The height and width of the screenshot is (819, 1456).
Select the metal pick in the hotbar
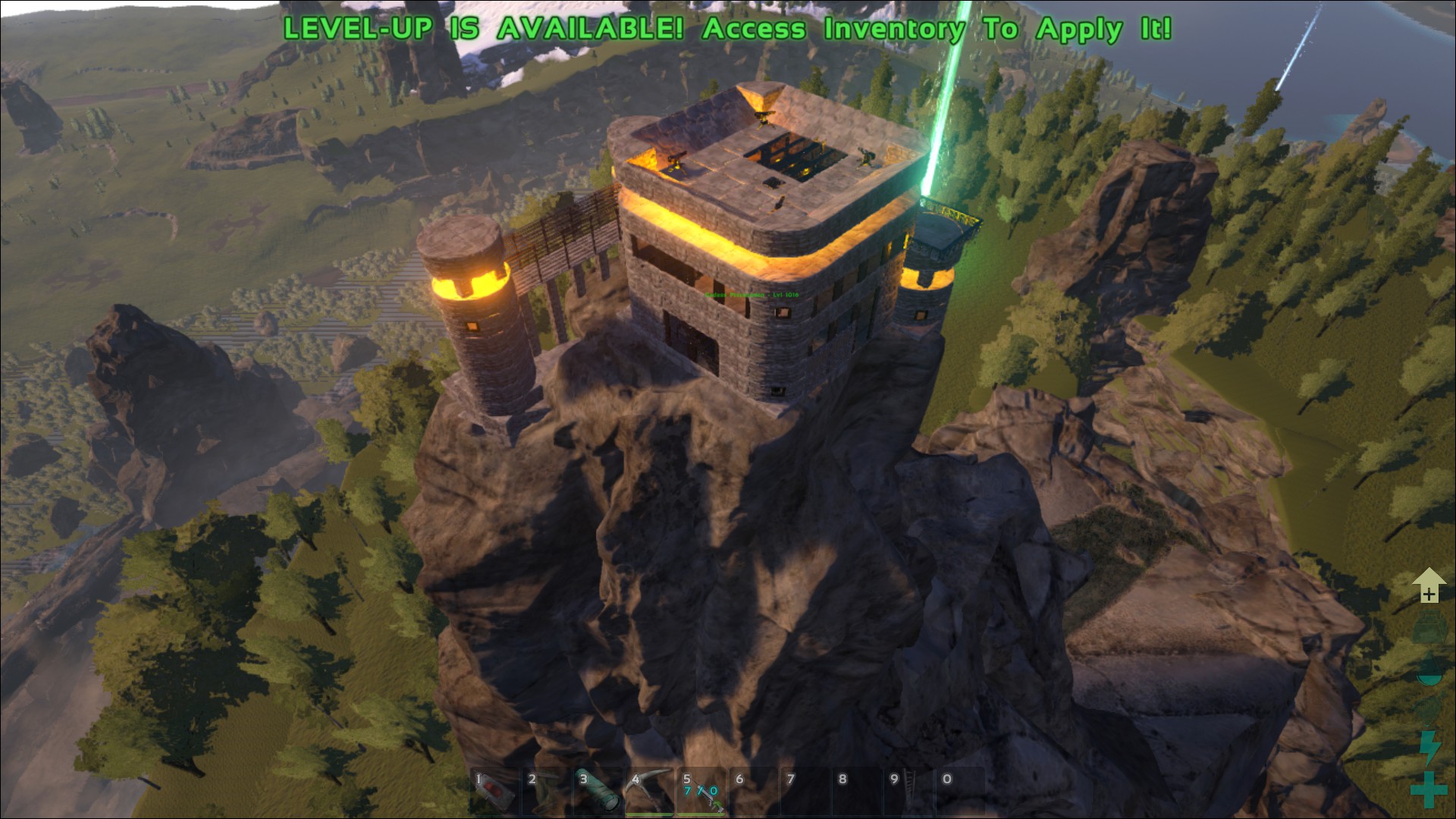(x=649, y=792)
